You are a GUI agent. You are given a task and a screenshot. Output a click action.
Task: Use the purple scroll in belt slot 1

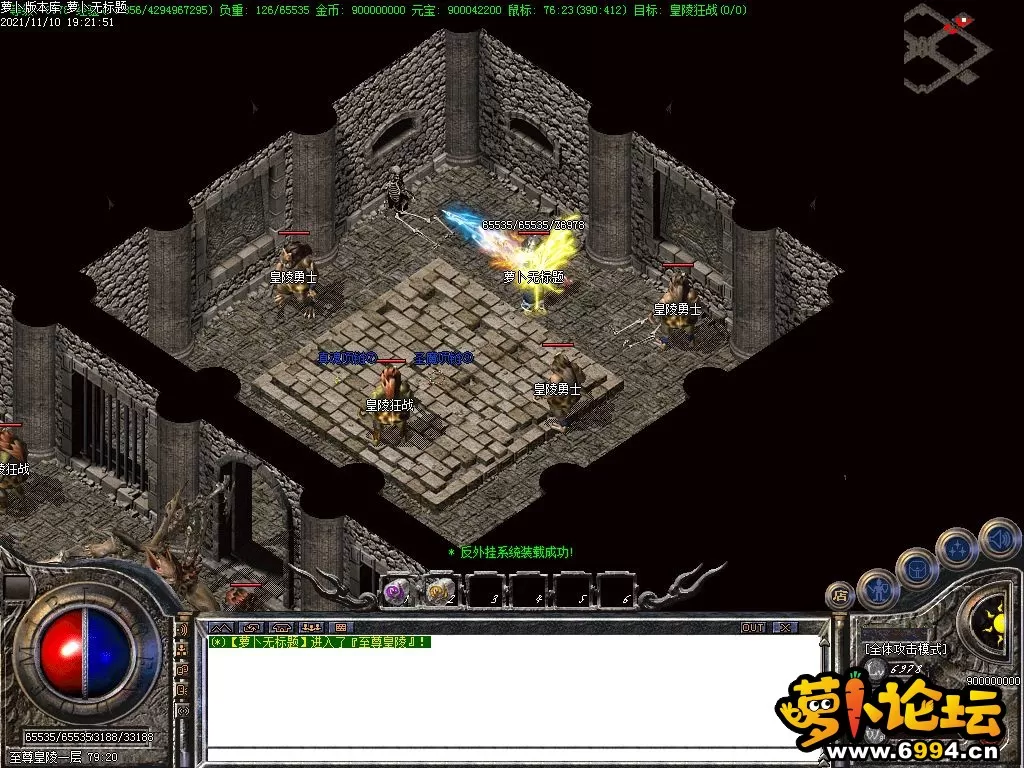[x=396, y=592]
